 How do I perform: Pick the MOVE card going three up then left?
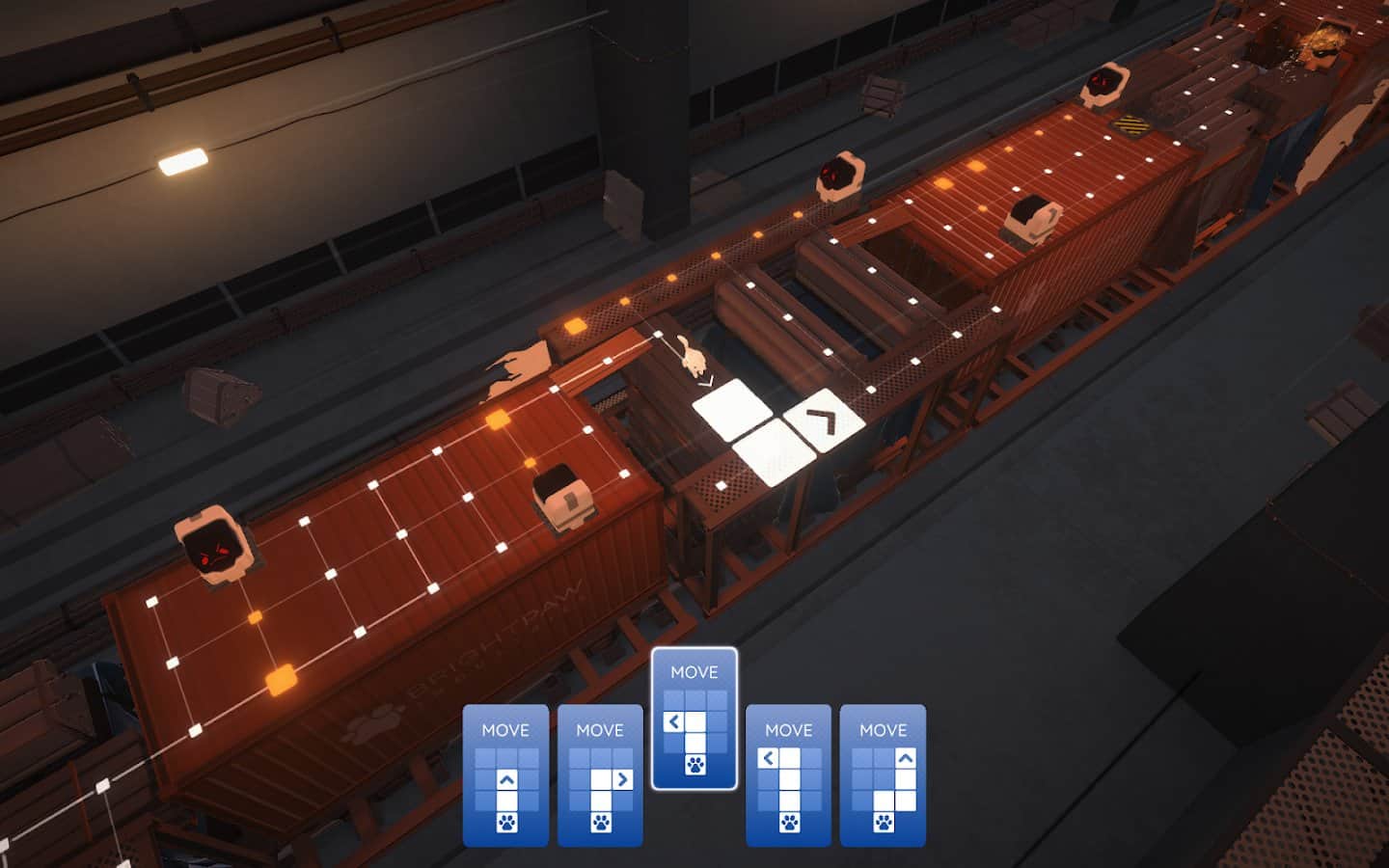[788, 775]
